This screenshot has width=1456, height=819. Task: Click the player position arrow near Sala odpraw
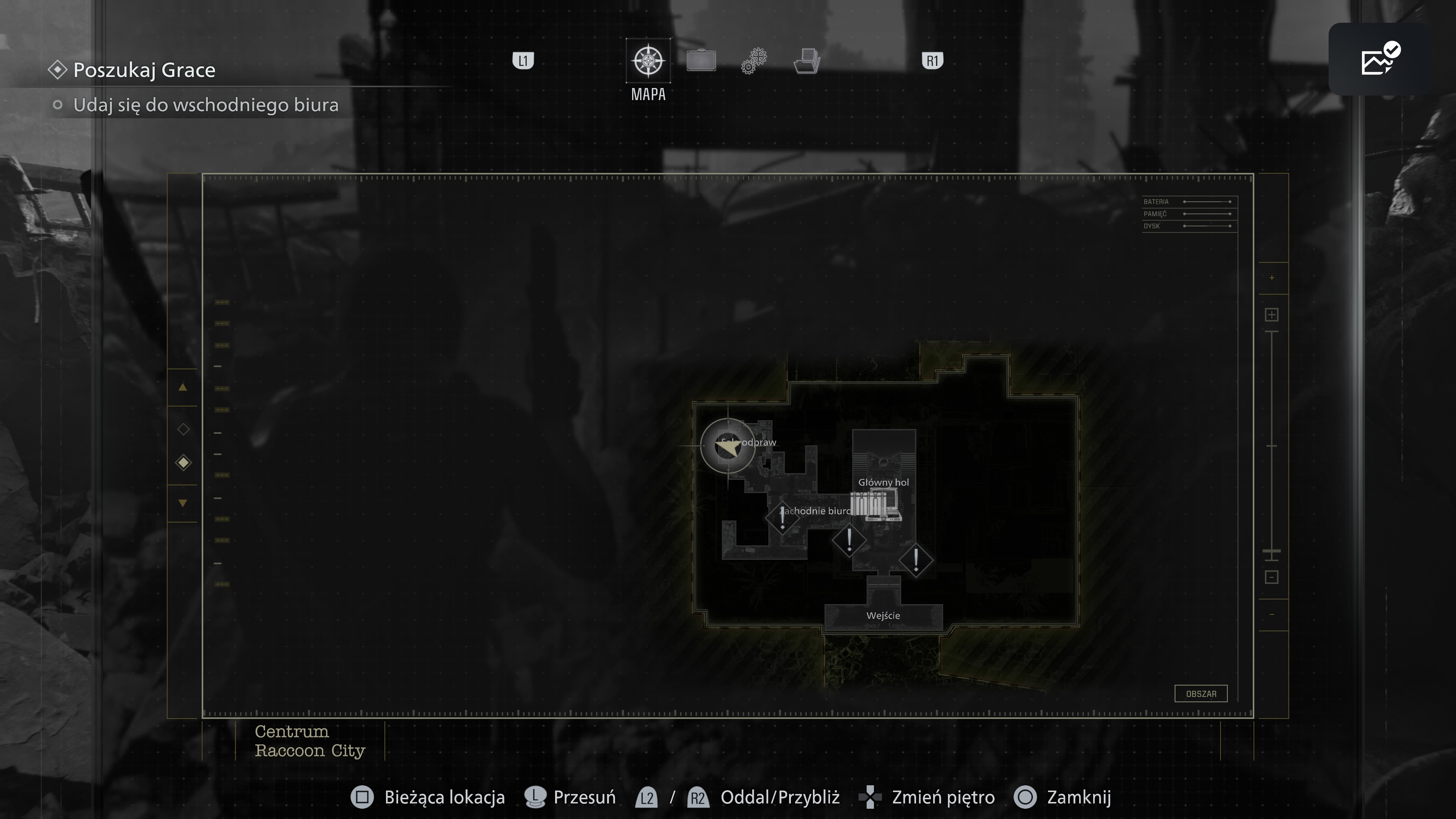coord(728,448)
